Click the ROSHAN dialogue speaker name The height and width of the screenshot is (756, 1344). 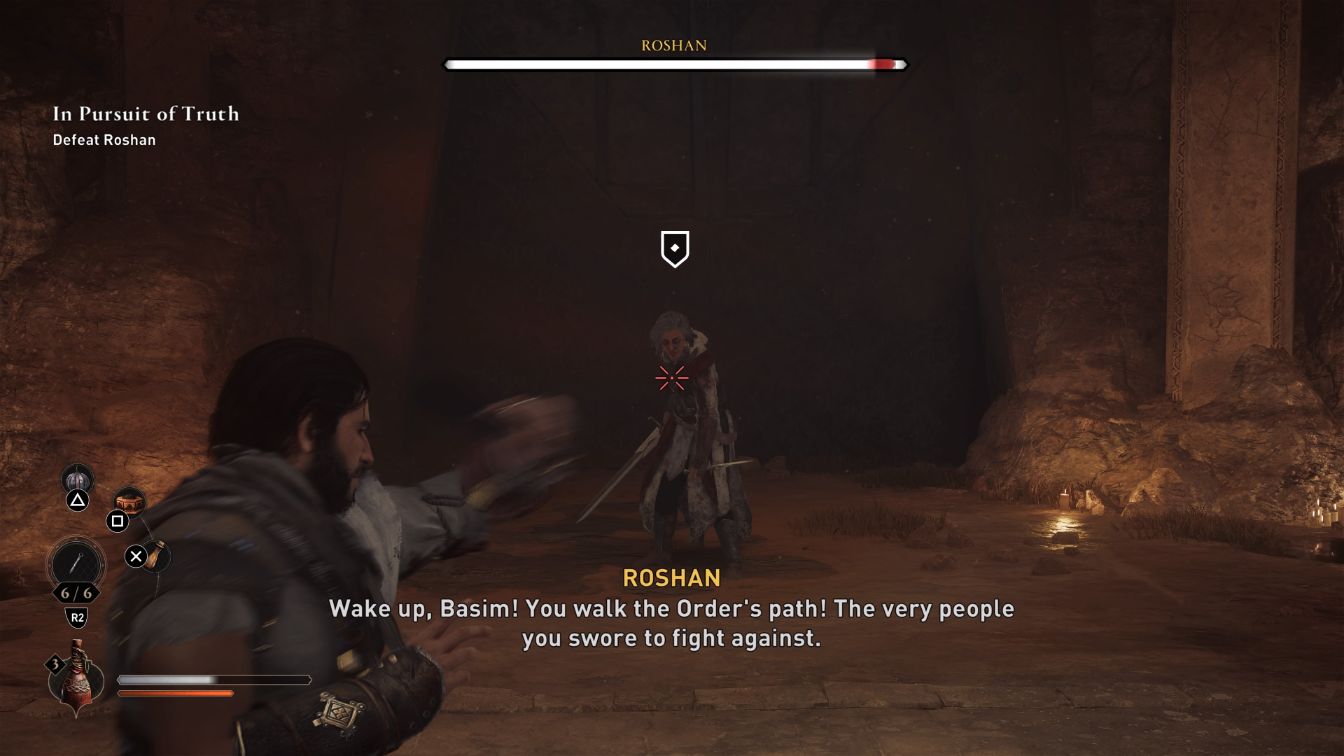[x=671, y=577]
